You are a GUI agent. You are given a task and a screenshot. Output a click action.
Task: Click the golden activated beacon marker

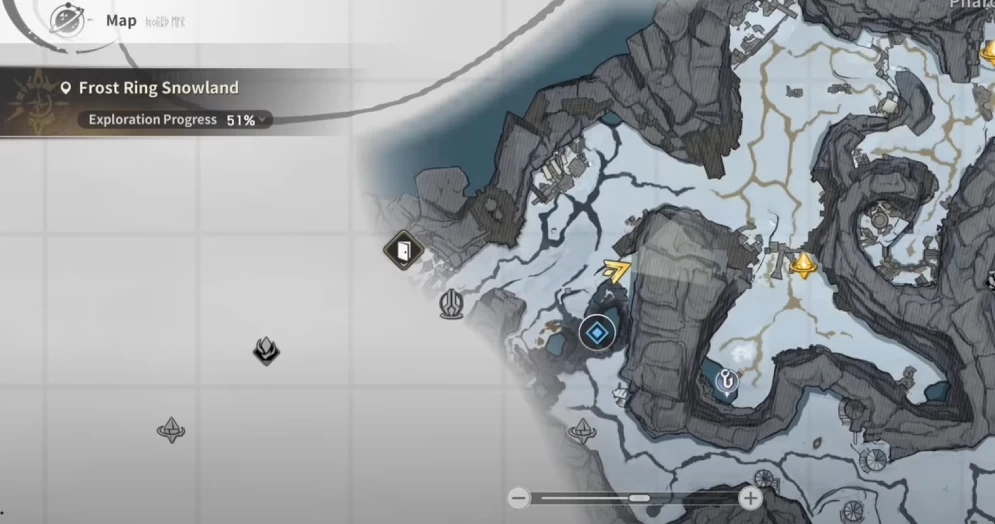803,265
